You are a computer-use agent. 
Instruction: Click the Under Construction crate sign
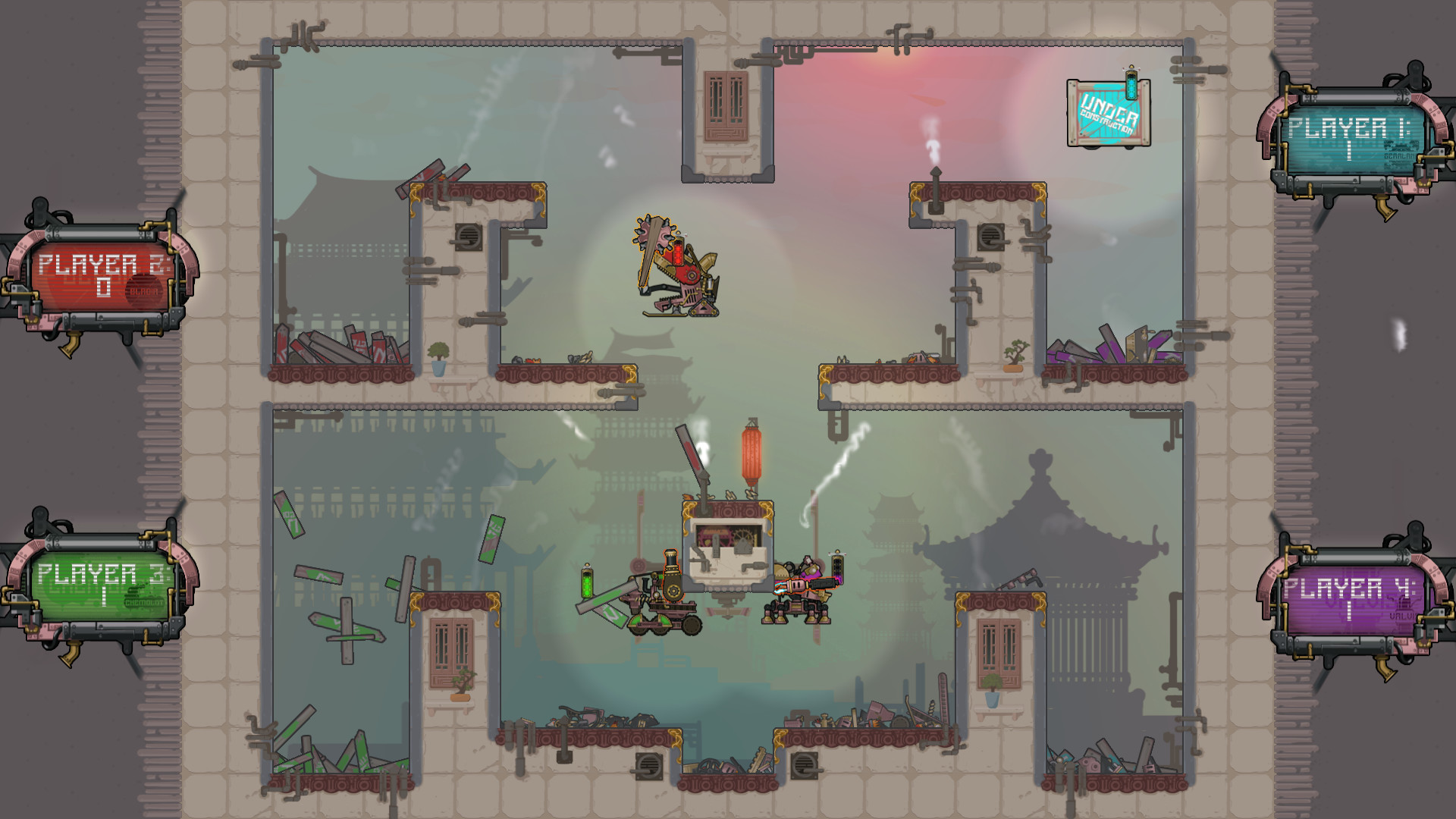[x=1109, y=114]
